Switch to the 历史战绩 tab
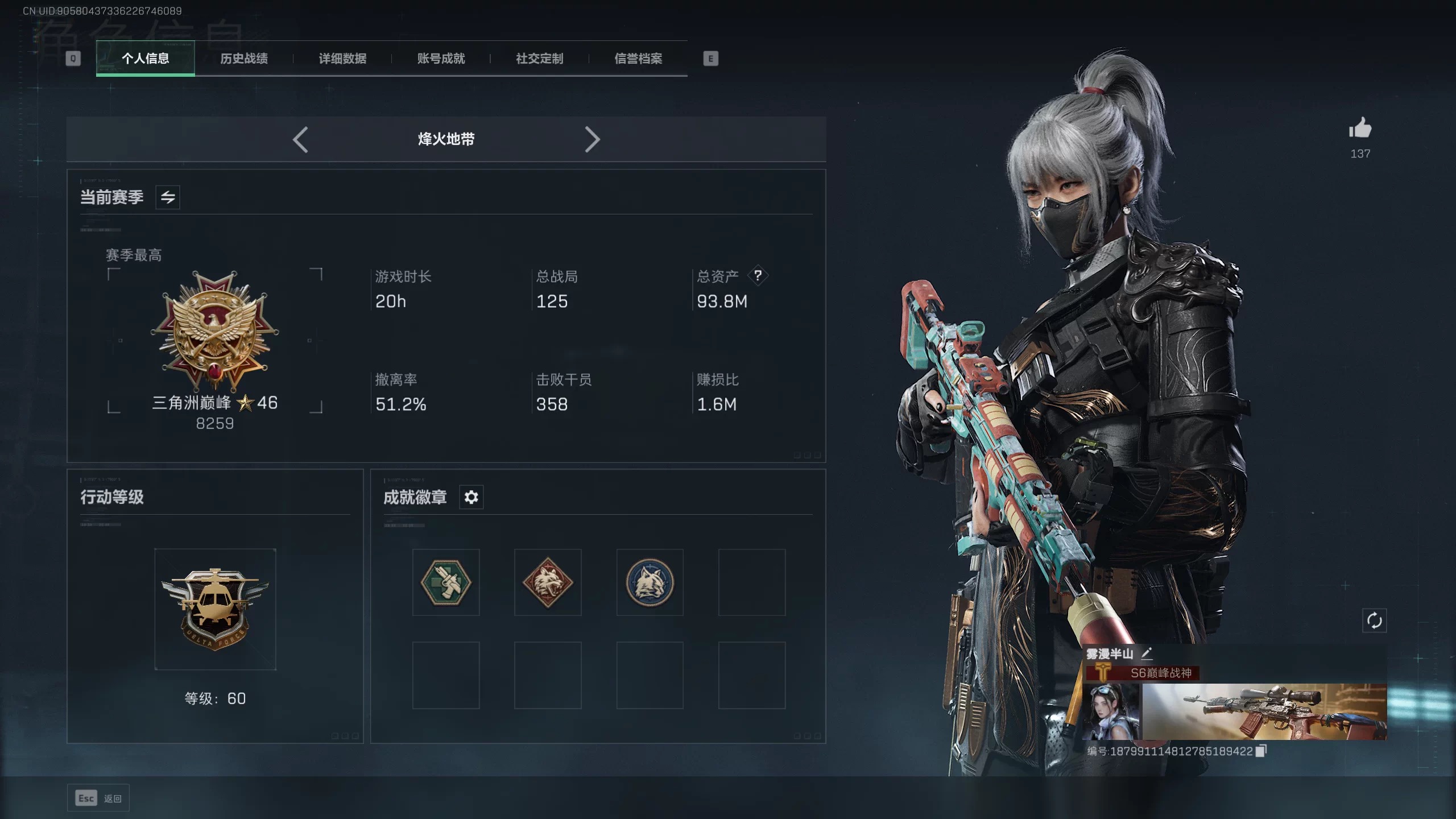The image size is (1456, 819). tap(245, 58)
